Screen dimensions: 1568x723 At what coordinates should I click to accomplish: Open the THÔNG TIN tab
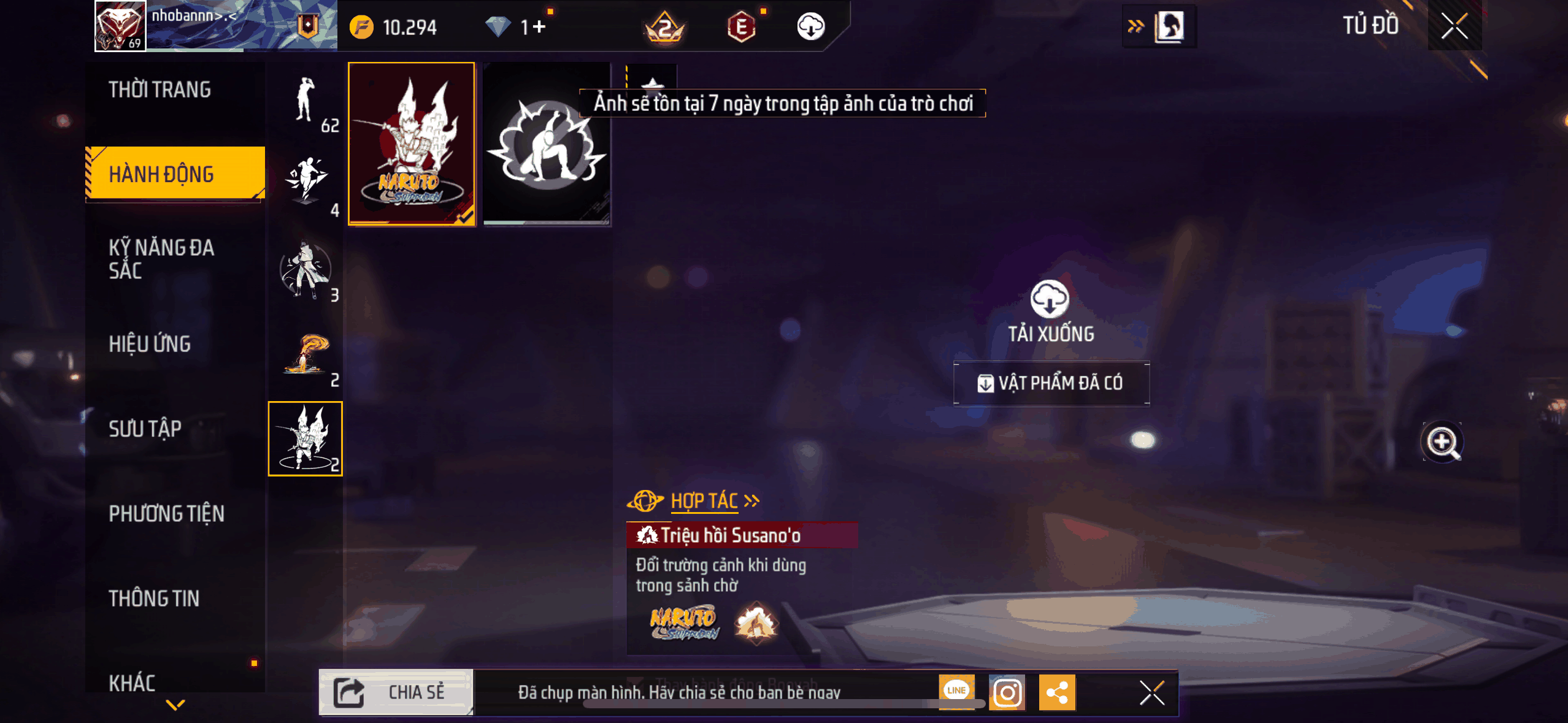coord(154,599)
